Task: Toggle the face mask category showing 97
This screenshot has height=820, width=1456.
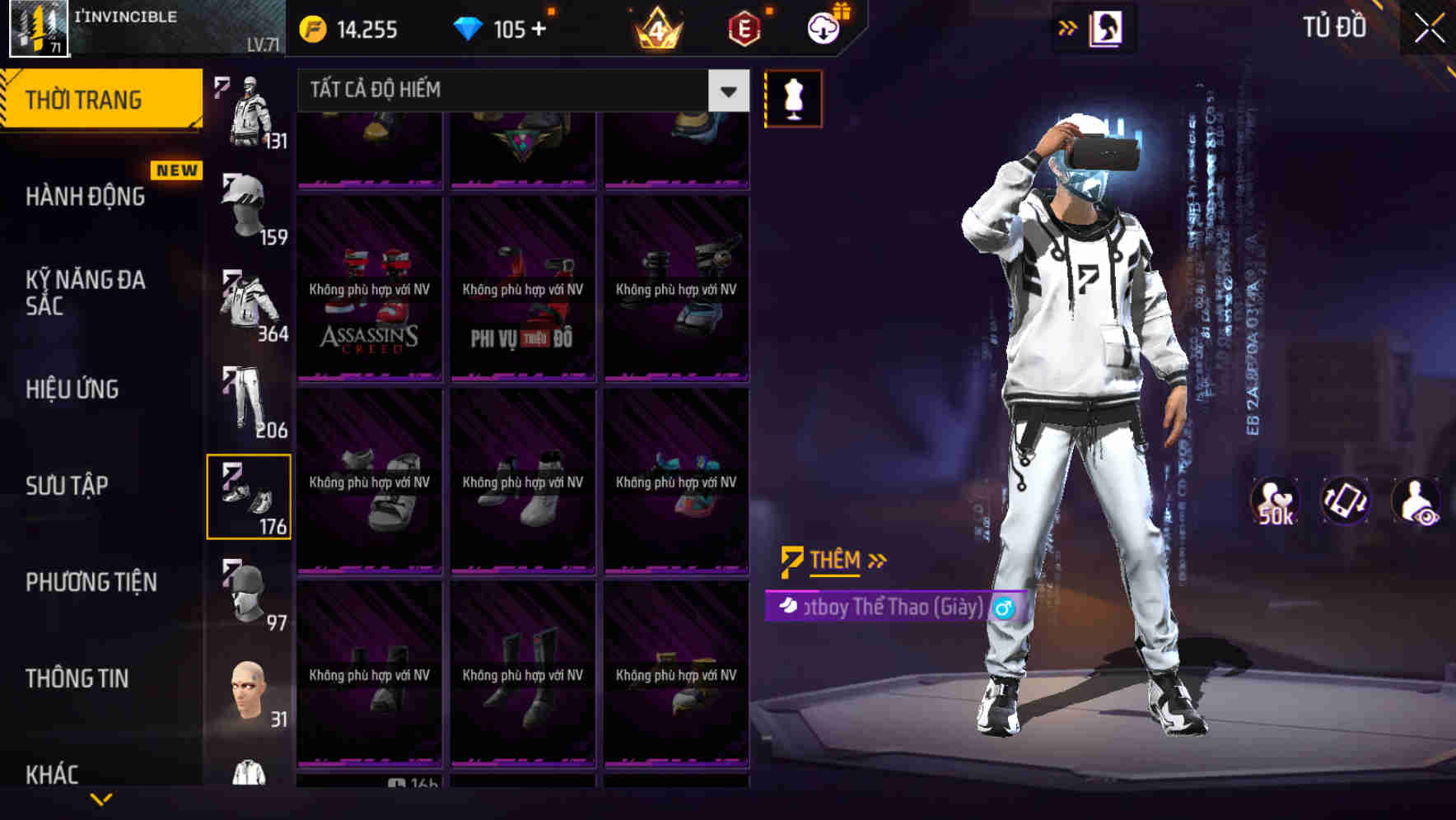Action: coord(247,594)
